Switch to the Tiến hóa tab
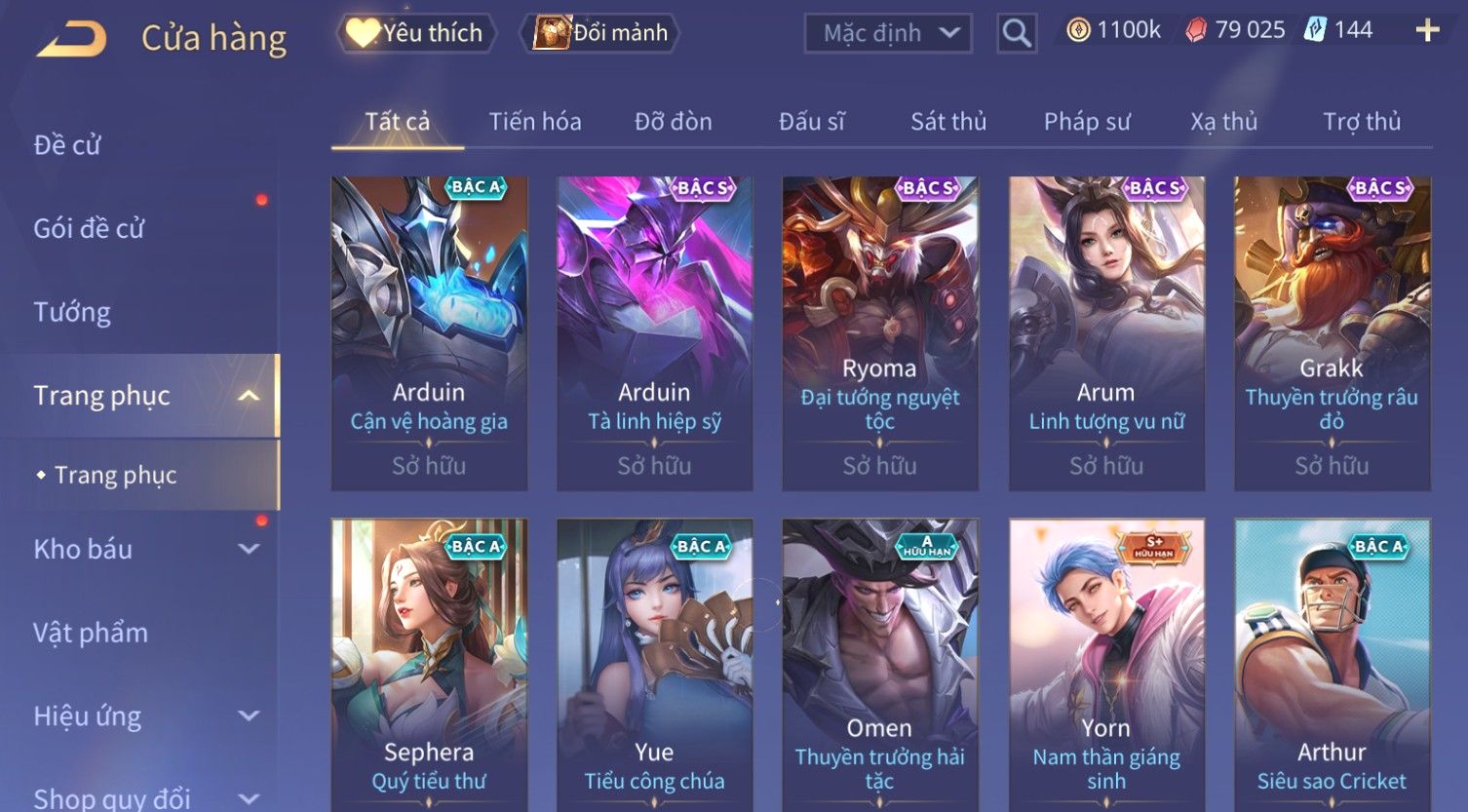1468x812 pixels. coord(535,122)
